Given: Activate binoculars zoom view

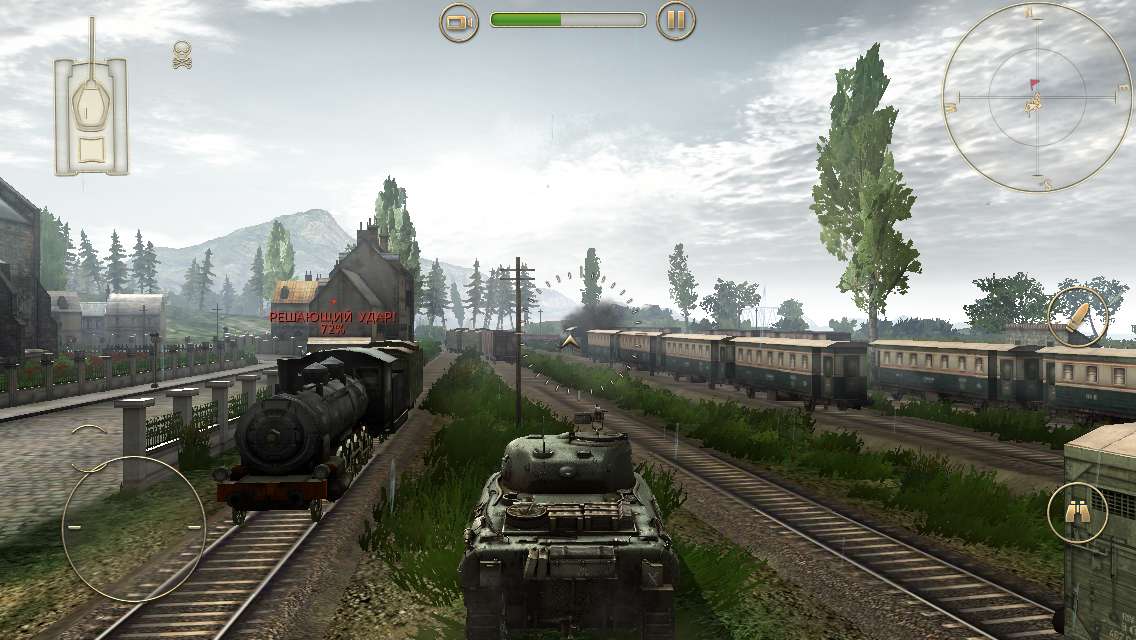Looking at the screenshot, I should click(1077, 512).
